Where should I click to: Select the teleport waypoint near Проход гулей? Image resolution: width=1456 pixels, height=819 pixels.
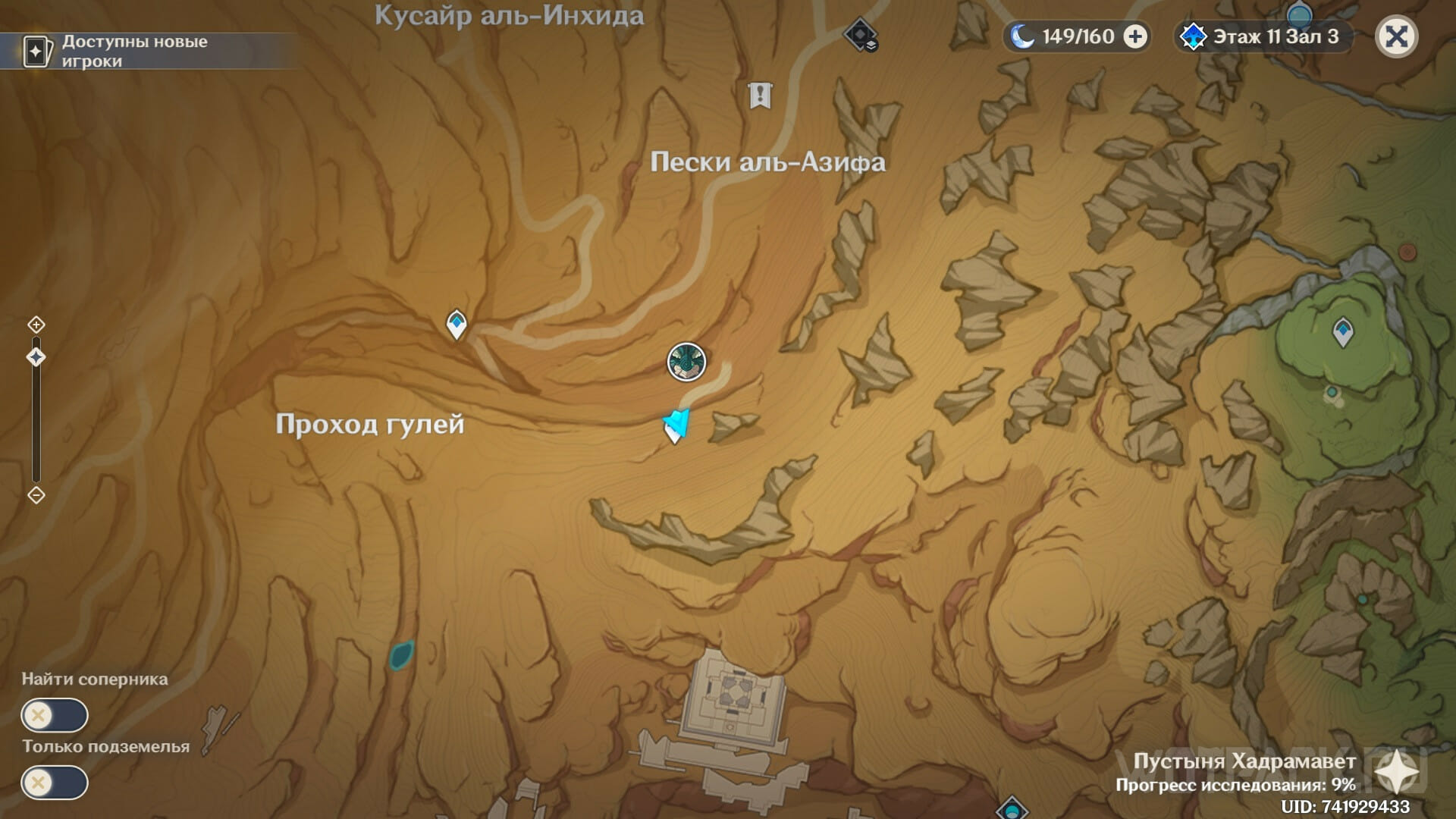click(x=456, y=324)
